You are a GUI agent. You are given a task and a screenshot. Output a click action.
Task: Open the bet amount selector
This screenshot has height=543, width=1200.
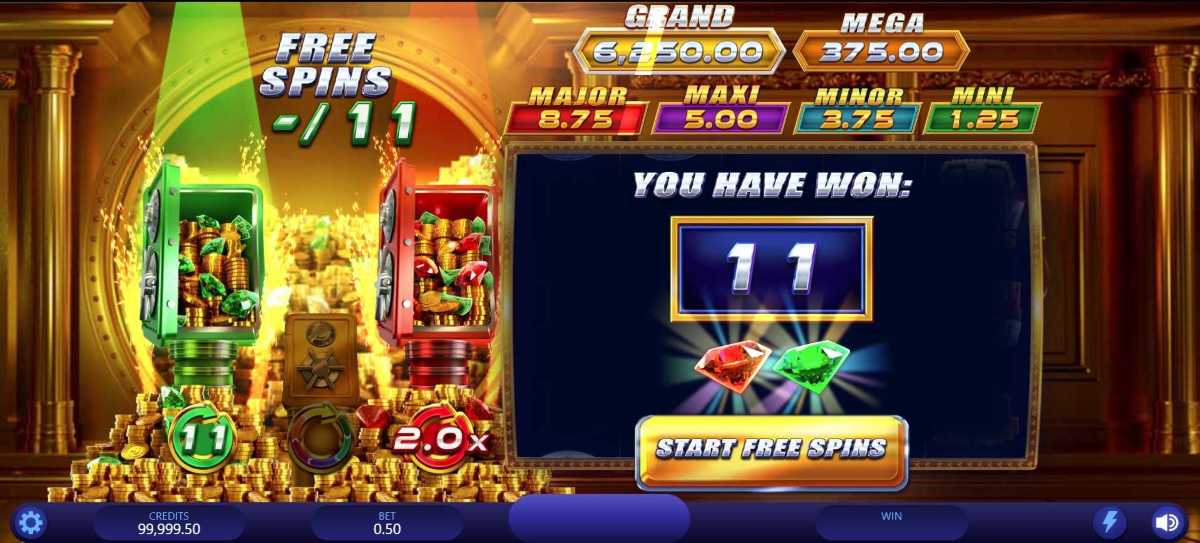[x=386, y=523]
